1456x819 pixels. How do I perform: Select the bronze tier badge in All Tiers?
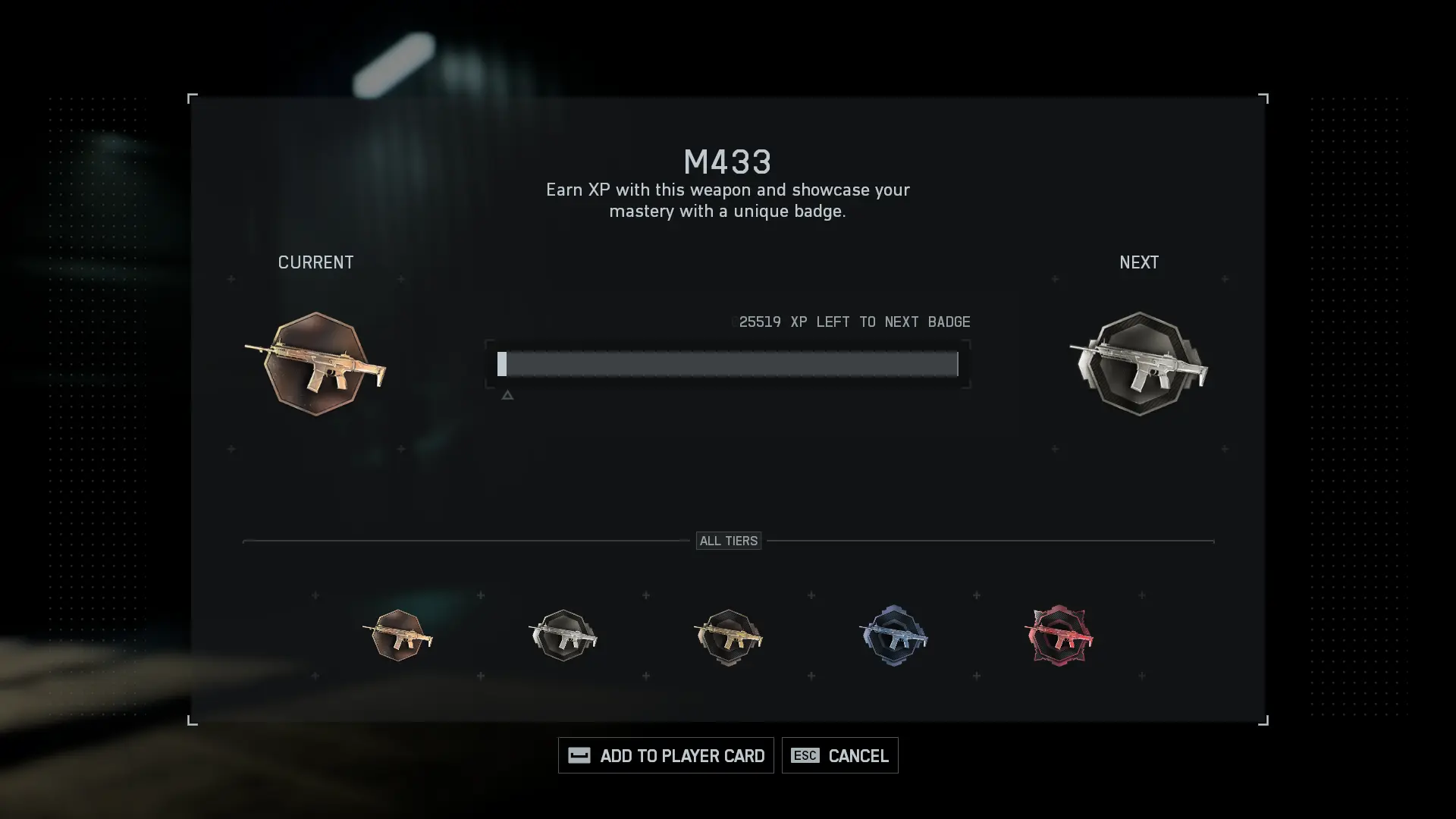click(398, 635)
